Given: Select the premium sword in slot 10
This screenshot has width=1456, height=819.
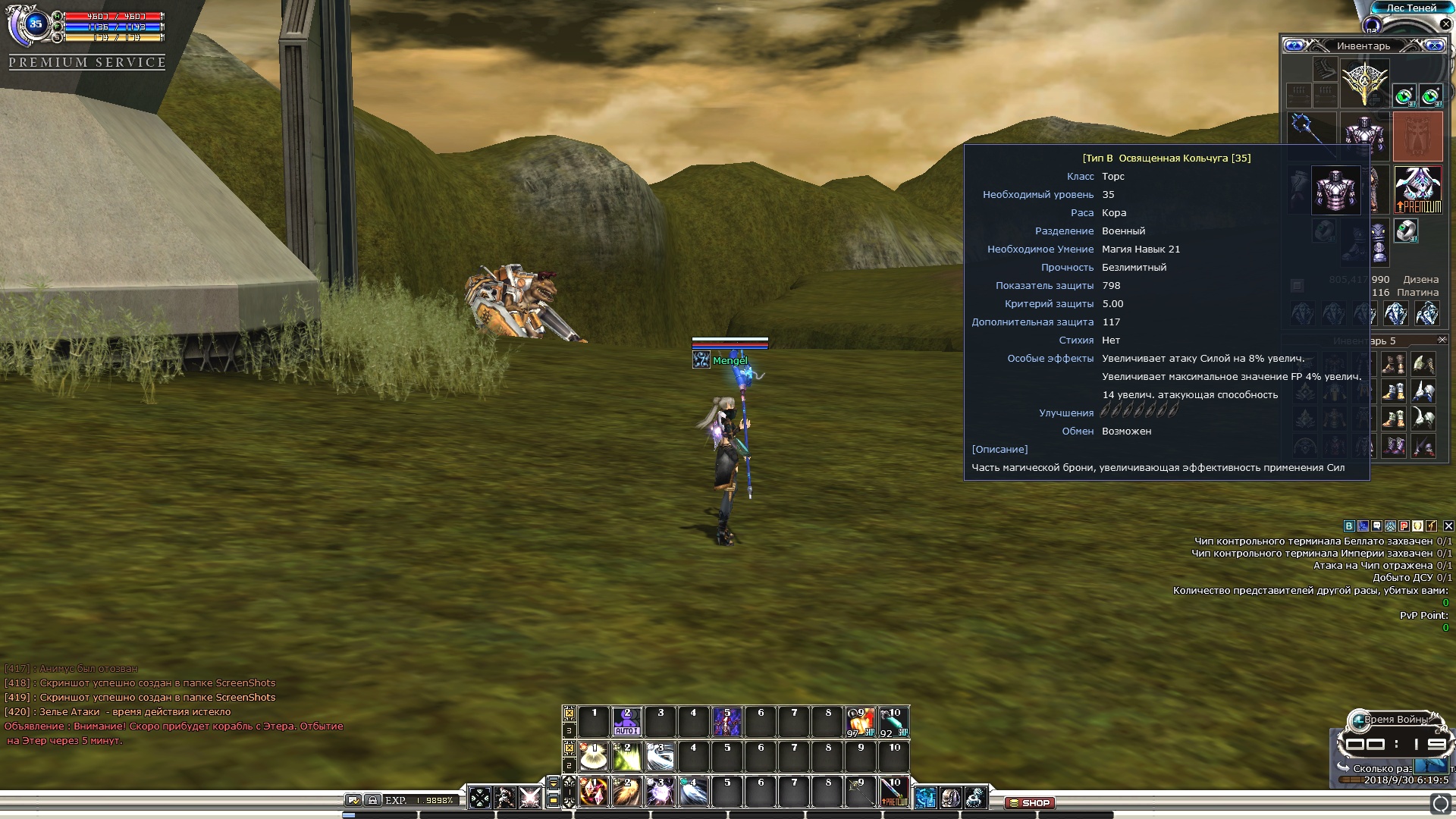Looking at the screenshot, I should tap(893, 792).
